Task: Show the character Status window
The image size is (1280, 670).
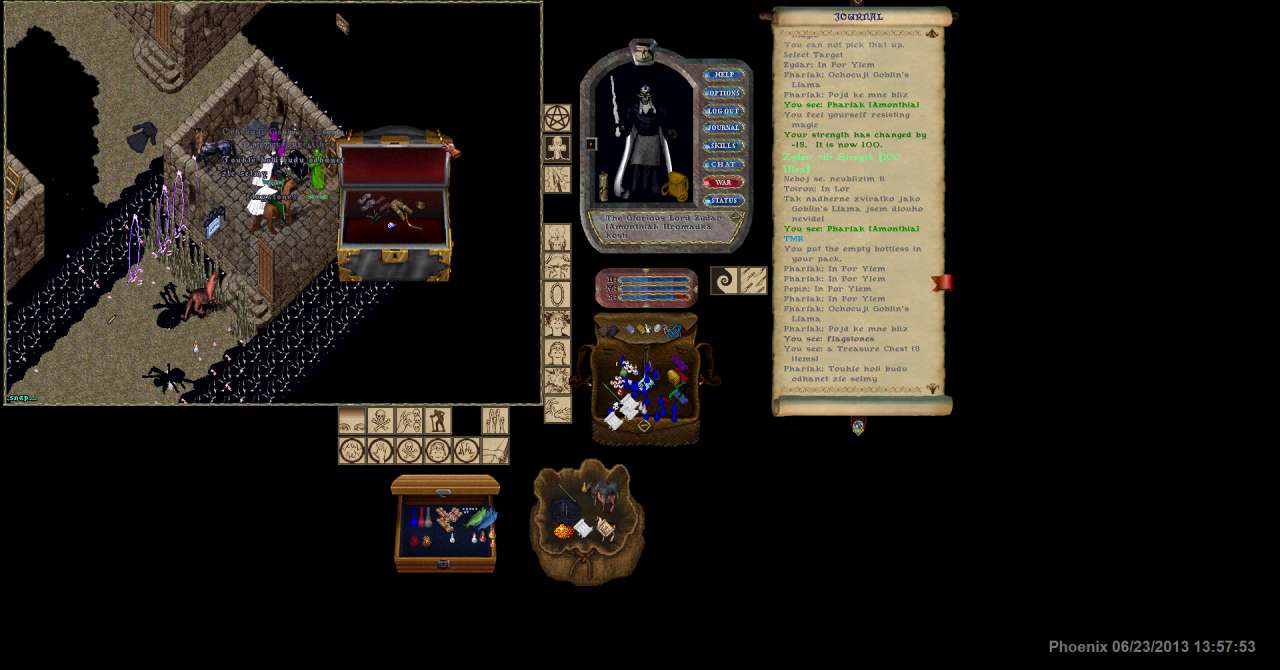Action: 723,201
